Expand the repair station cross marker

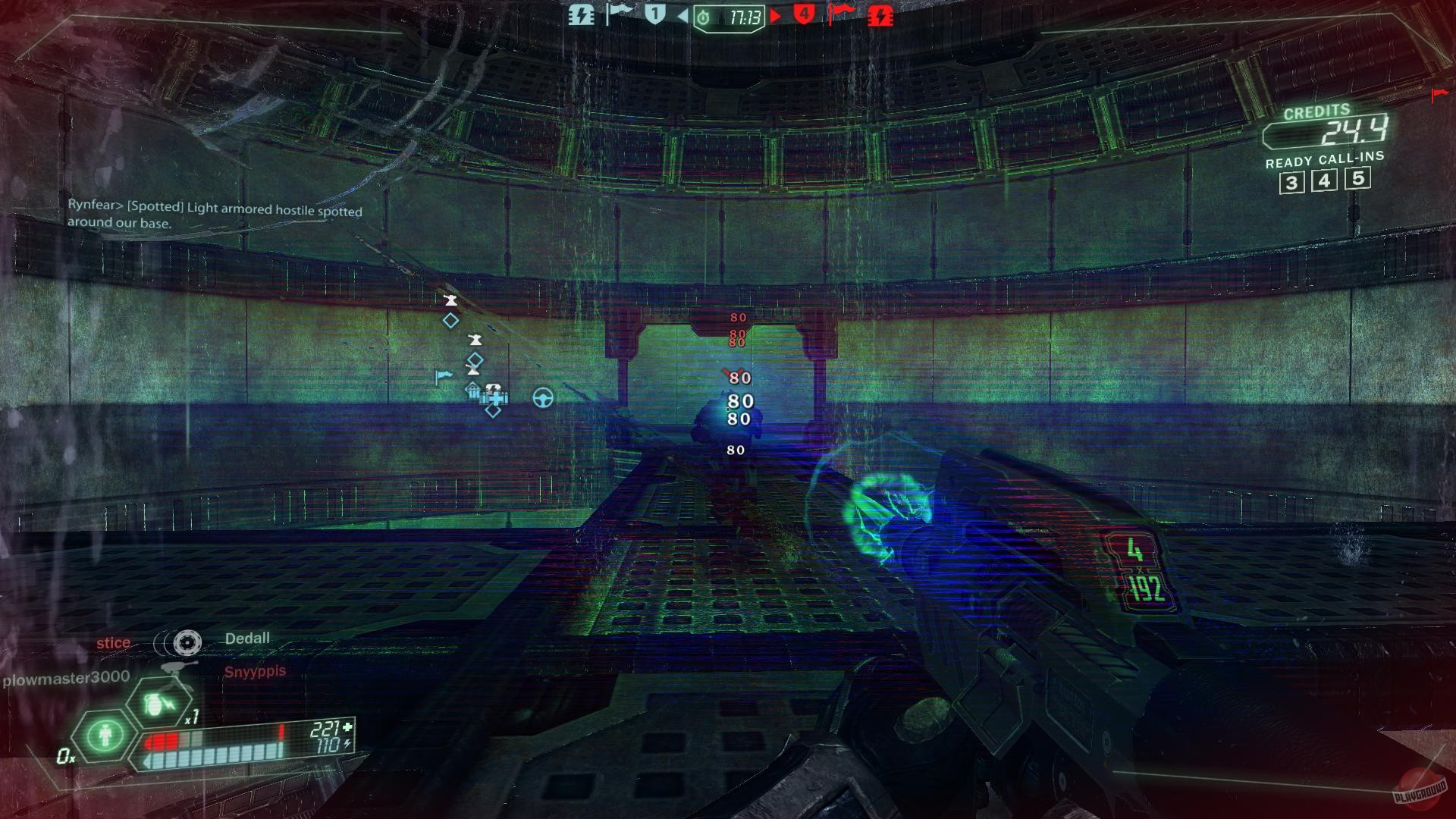495,398
